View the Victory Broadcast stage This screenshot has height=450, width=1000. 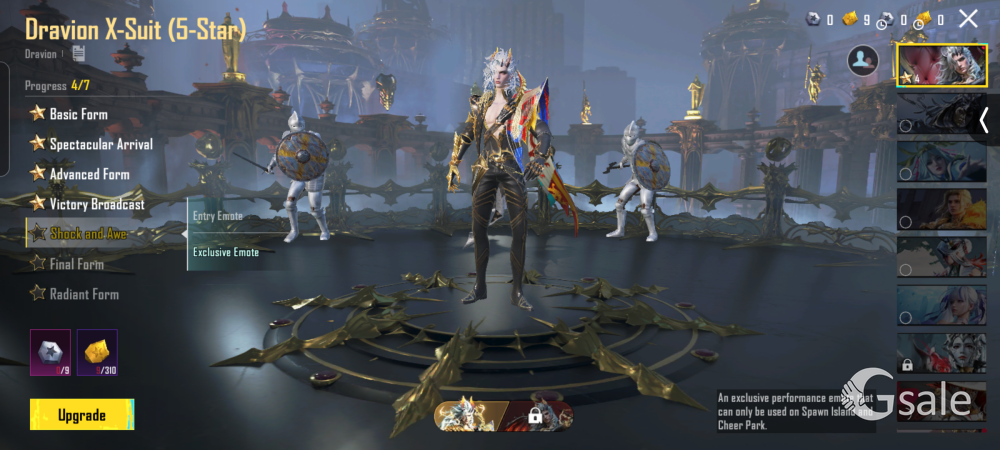[x=96, y=204]
